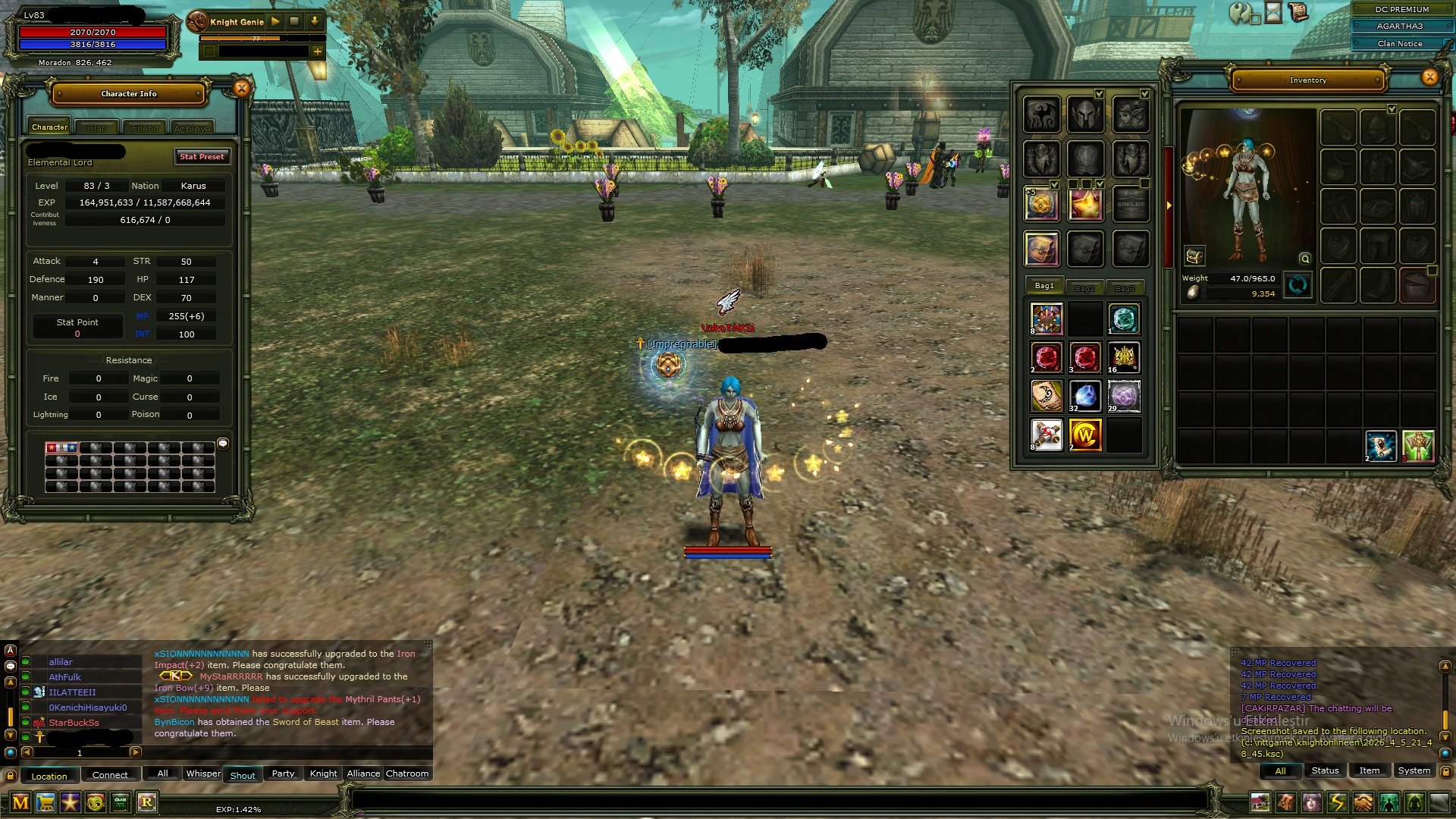
Task: Select the Whisper chat channel
Action: 203,773
